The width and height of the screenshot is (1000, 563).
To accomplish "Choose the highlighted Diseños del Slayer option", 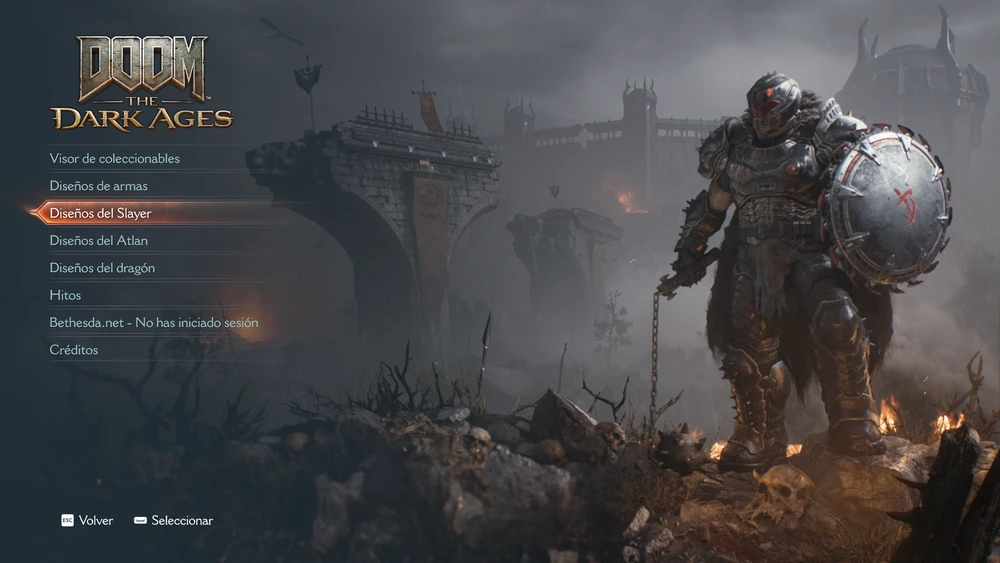I will pos(101,213).
